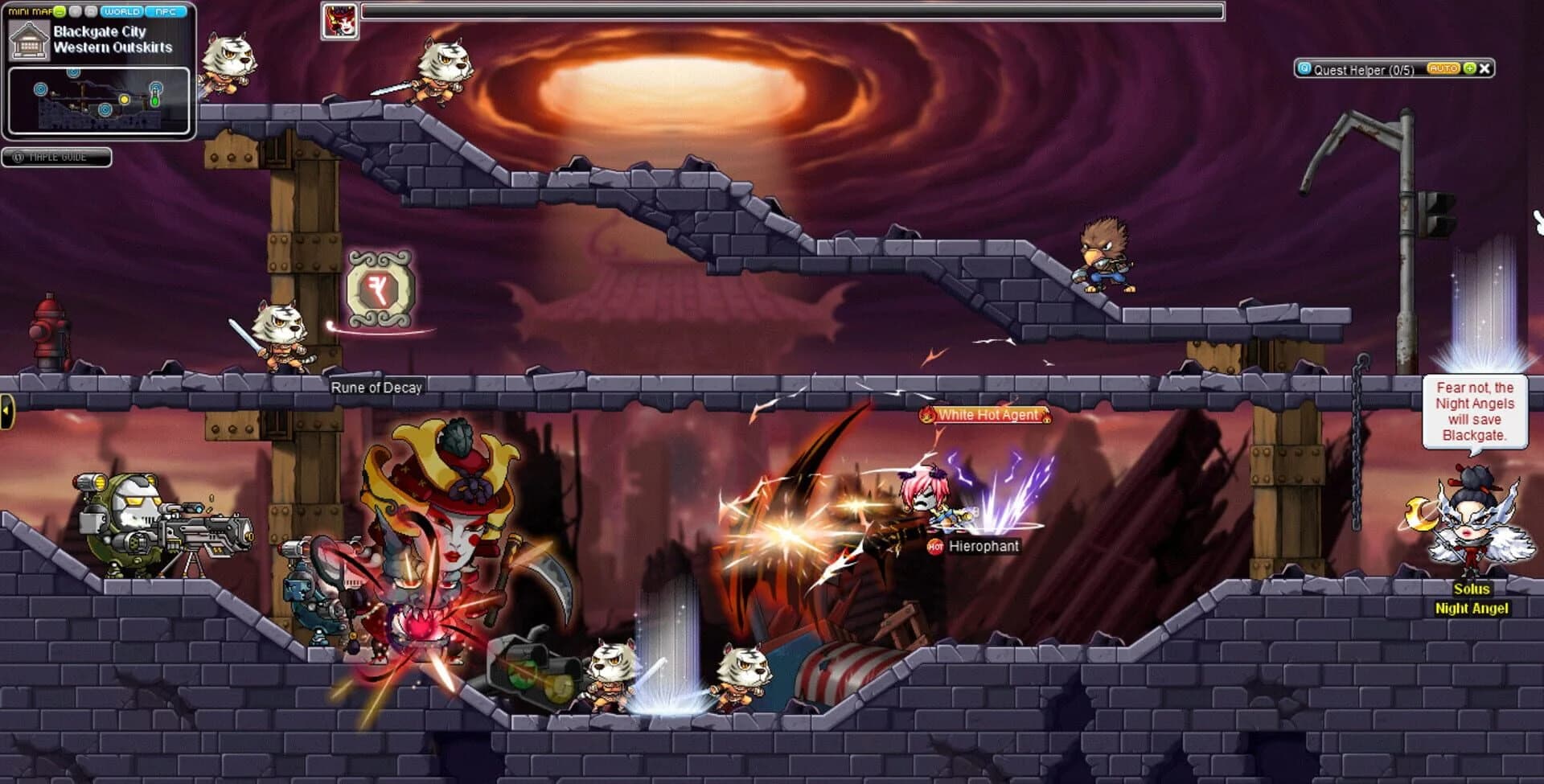Screen dimensions: 1544x784
Task: Open the Mini Map header tab
Action: [31, 11]
